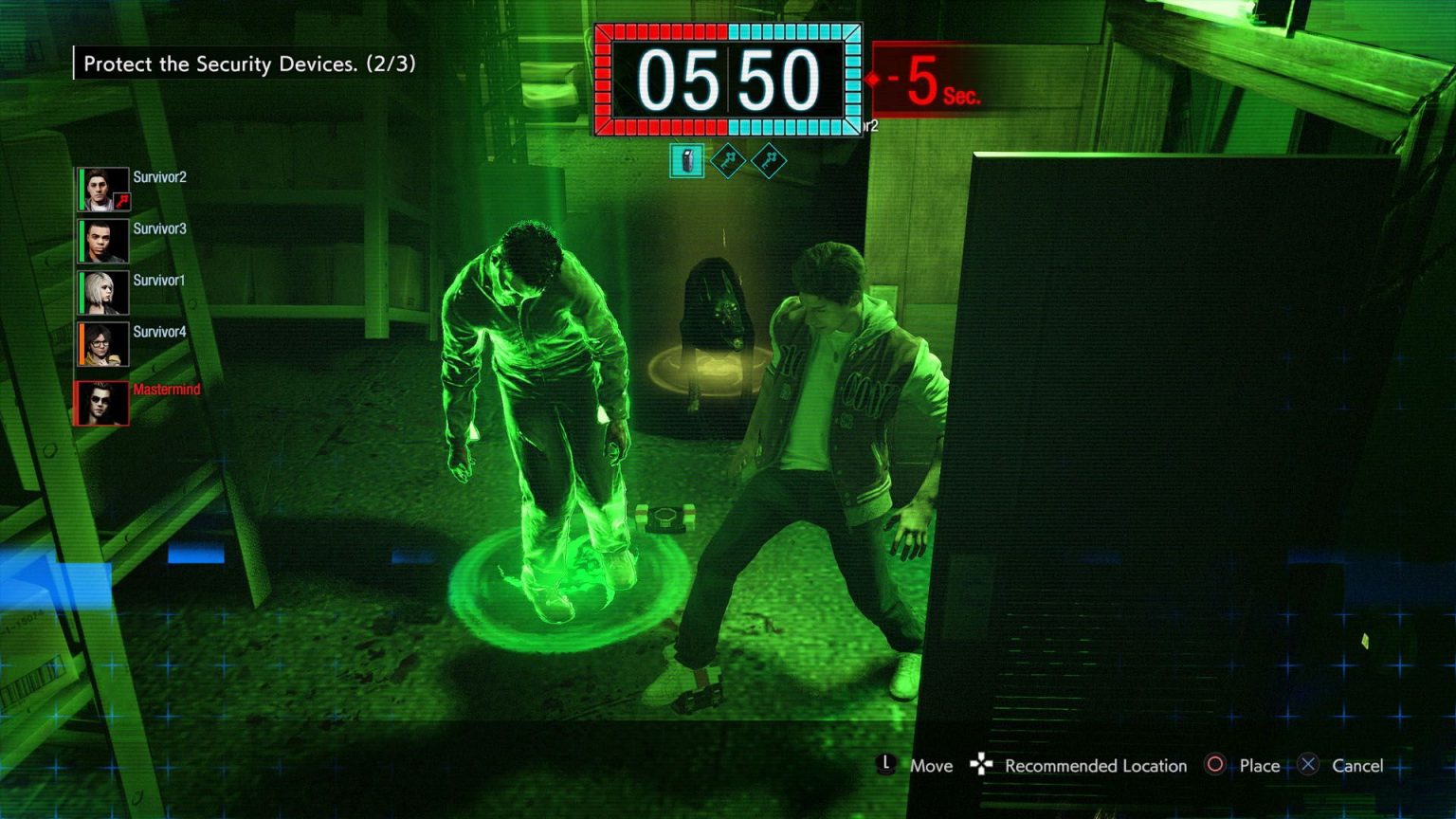Select the Mastermind label in the roster
This screenshot has width=1456, height=819.
(x=166, y=389)
